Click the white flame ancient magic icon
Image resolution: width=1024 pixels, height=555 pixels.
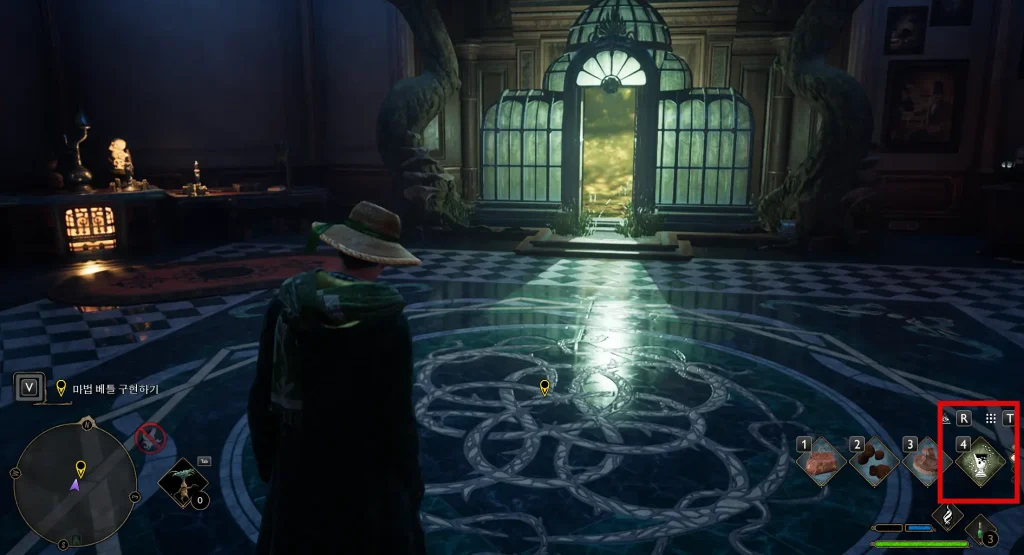tap(947, 515)
